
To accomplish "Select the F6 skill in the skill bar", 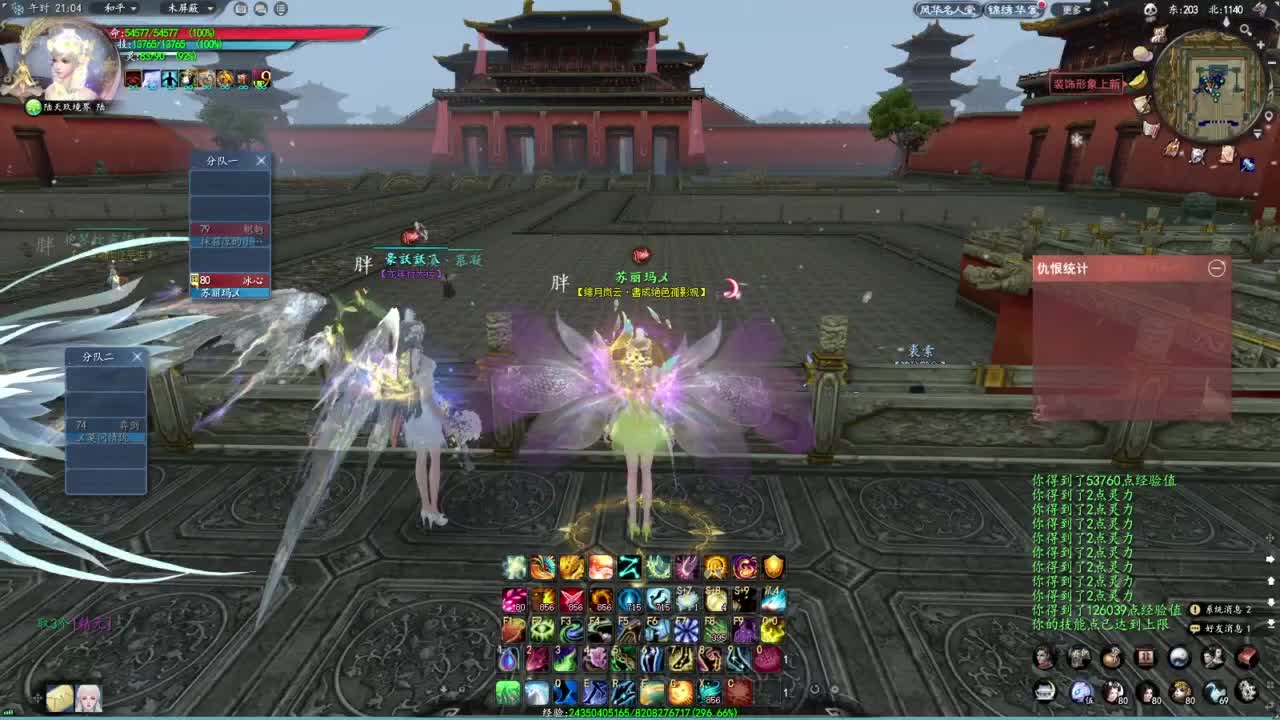I will [x=655, y=629].
